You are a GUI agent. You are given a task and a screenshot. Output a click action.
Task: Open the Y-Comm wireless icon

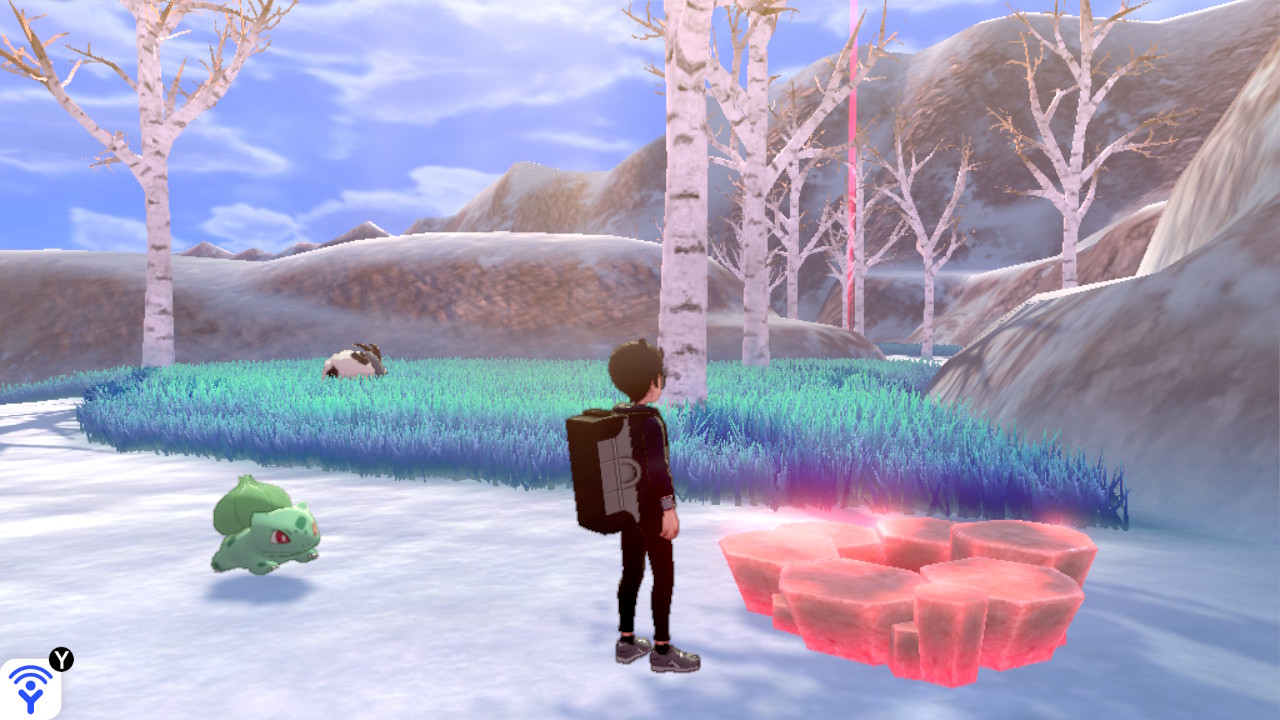tap(30, 688)
